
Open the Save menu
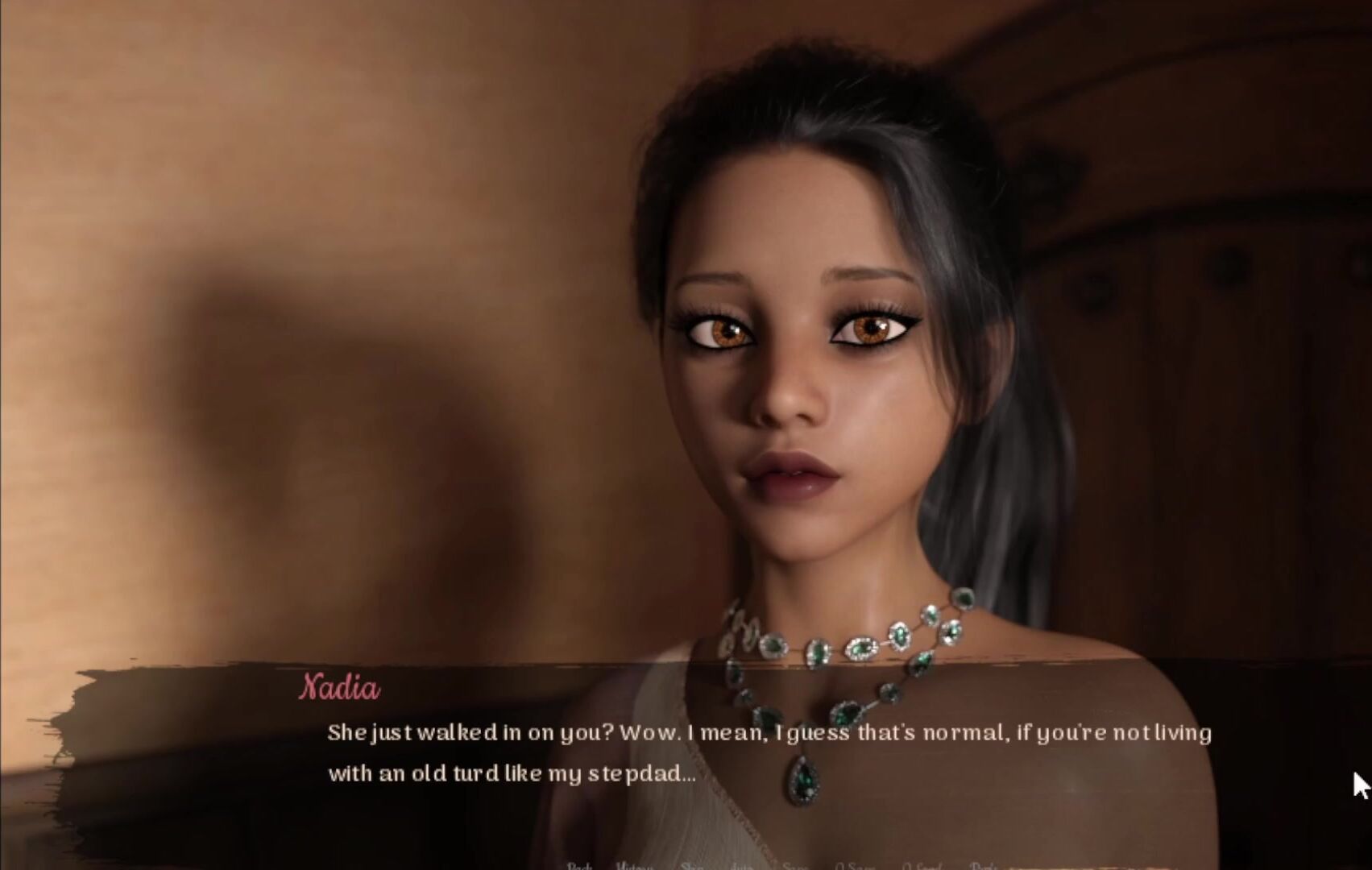794,866
